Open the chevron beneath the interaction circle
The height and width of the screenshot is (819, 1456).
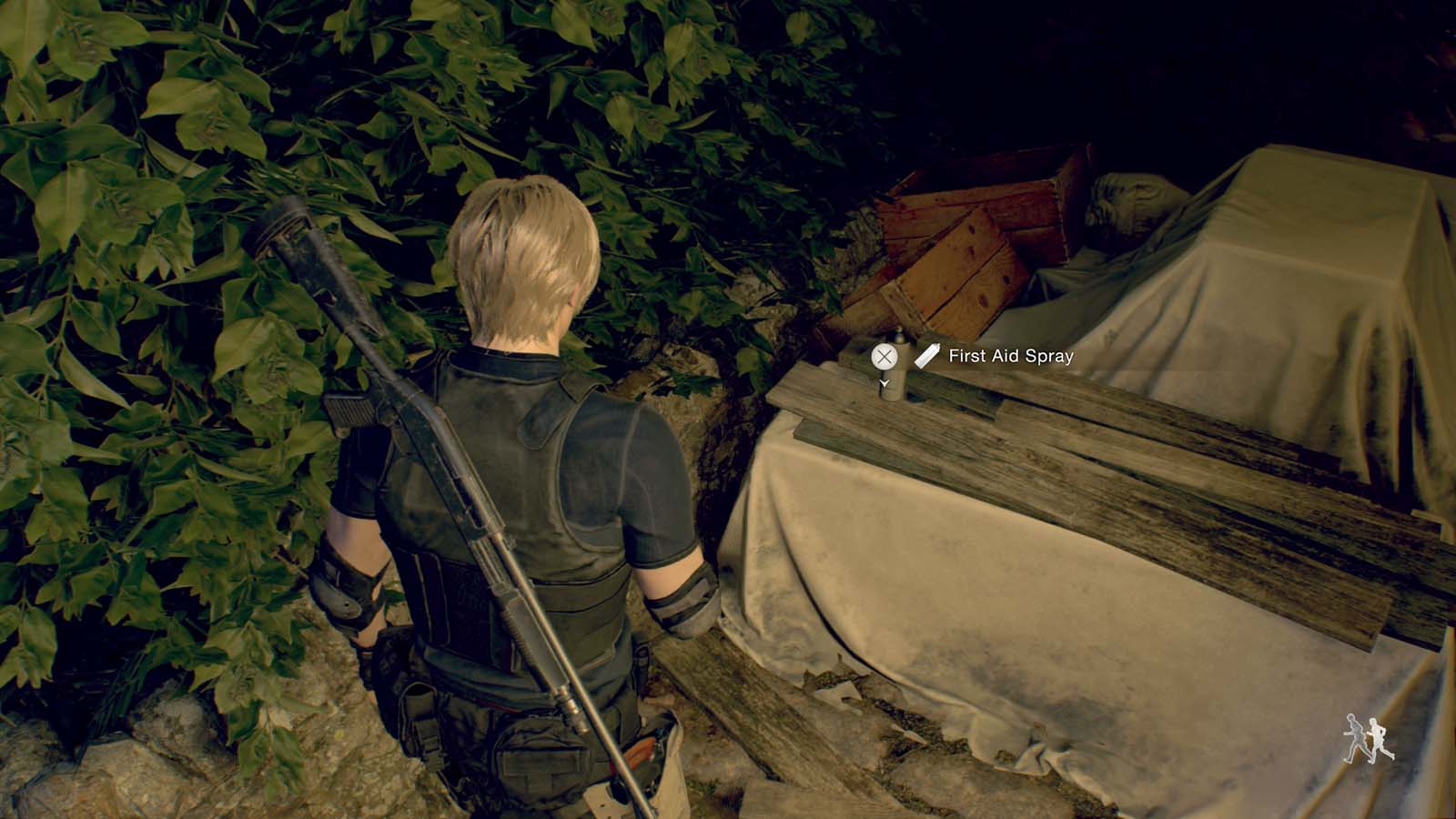pyautogui.click(x=885, y=382)
